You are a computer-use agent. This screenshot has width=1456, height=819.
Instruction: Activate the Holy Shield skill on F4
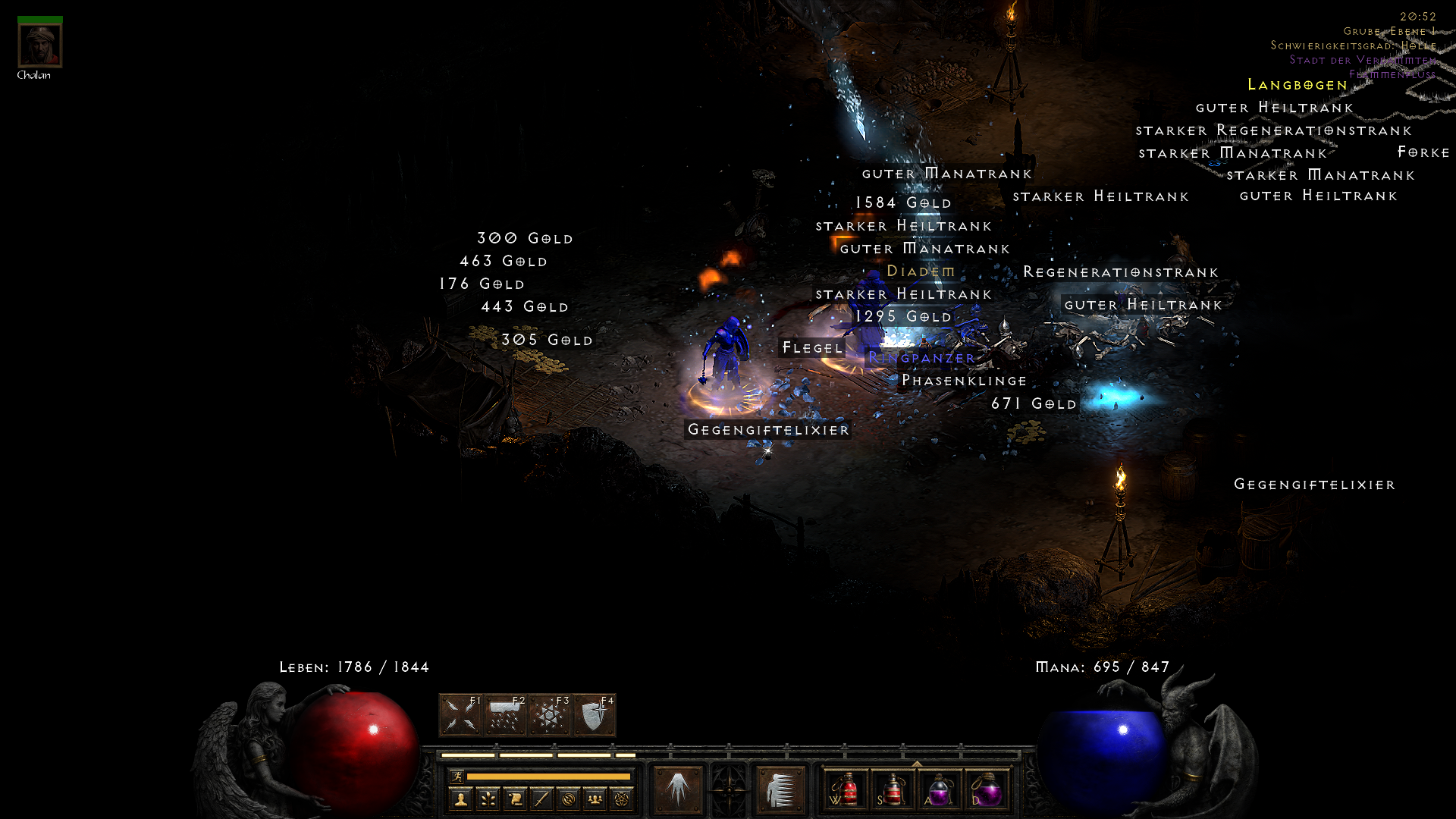pyautogui.click(x=594, y=714)
